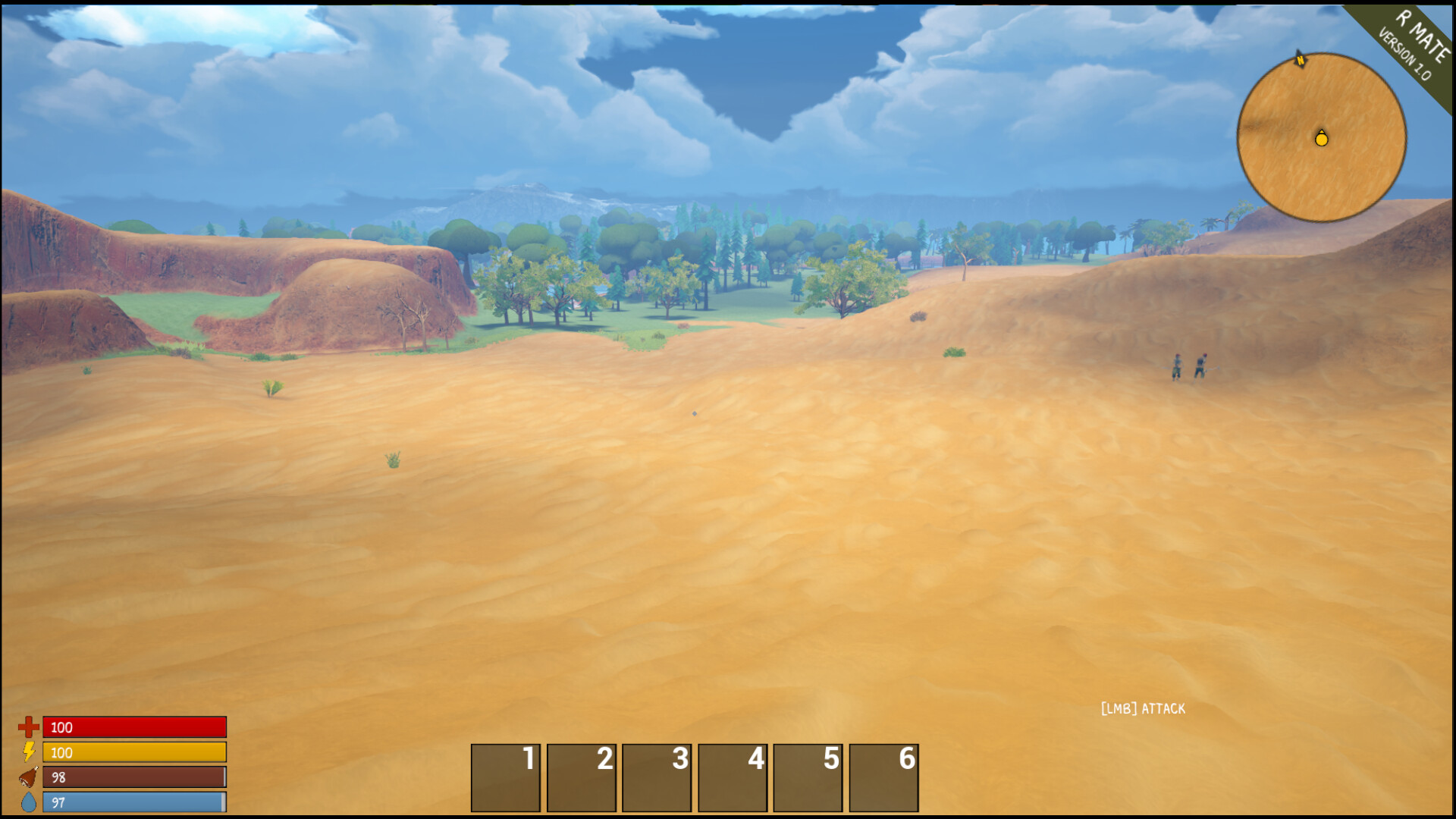Expand the water bar showing 97

click(133, 802)
